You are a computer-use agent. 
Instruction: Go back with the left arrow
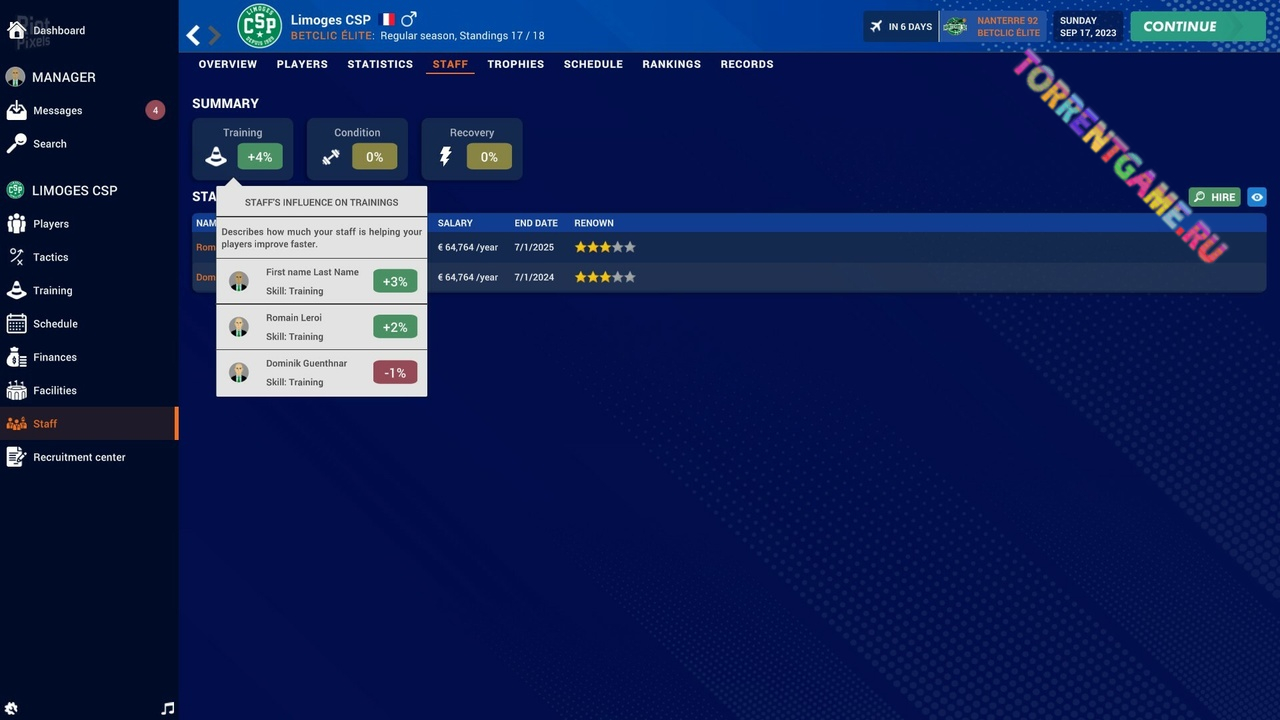coord(194,36)
